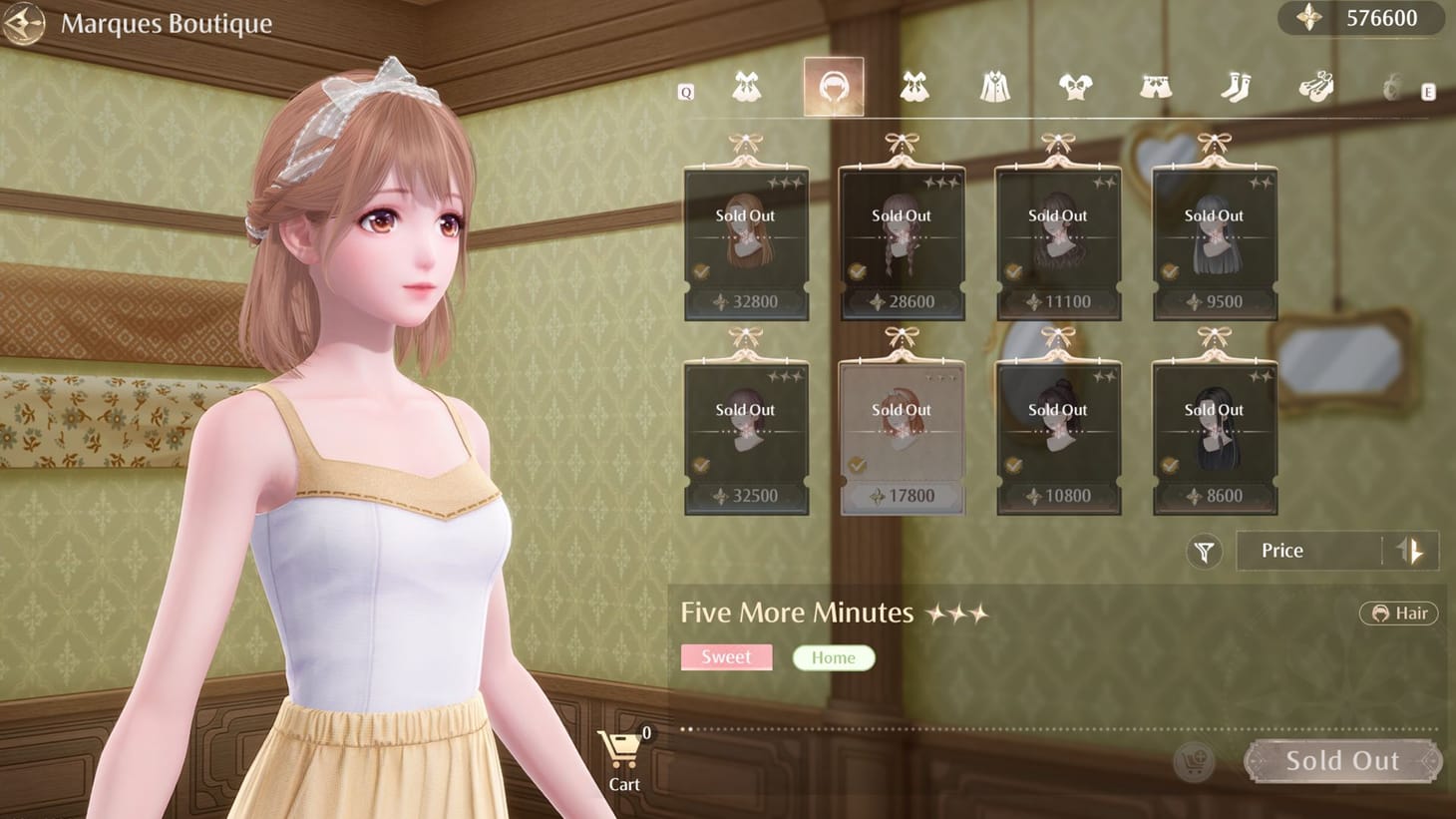Open the filter funnel icon

tap(1204, 551)
